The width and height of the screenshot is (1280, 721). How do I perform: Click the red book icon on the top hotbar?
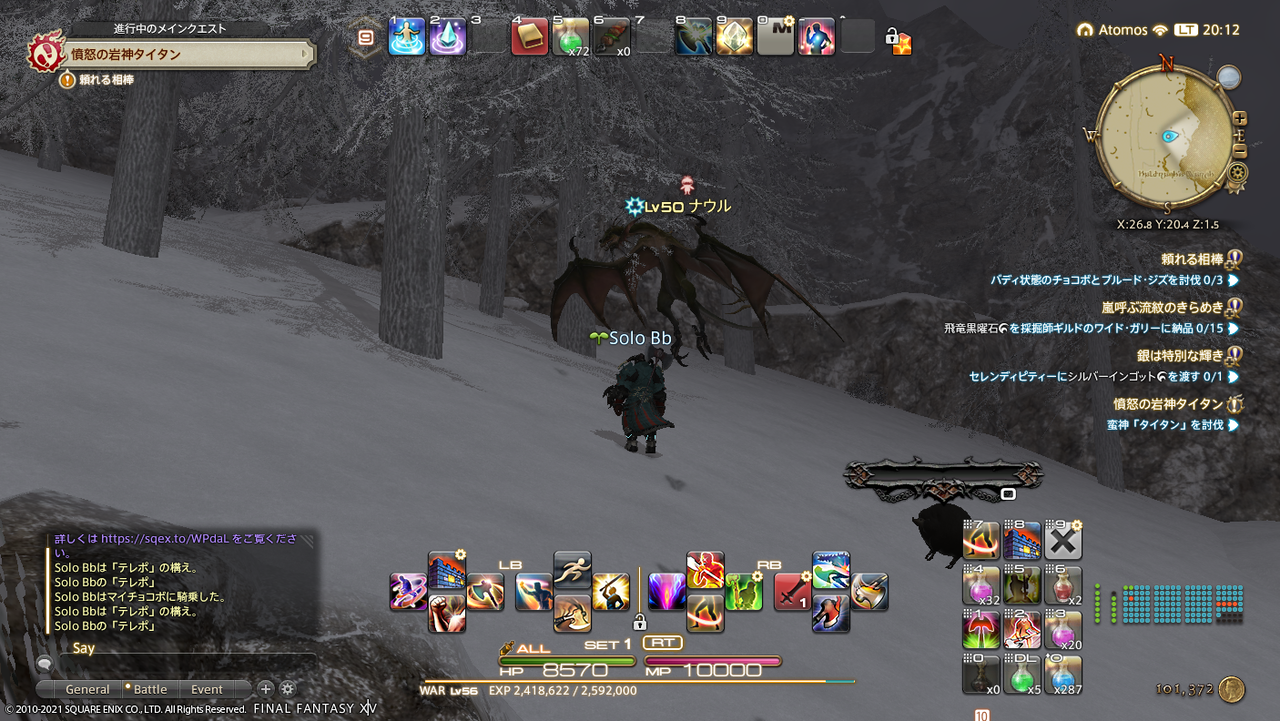529,35
